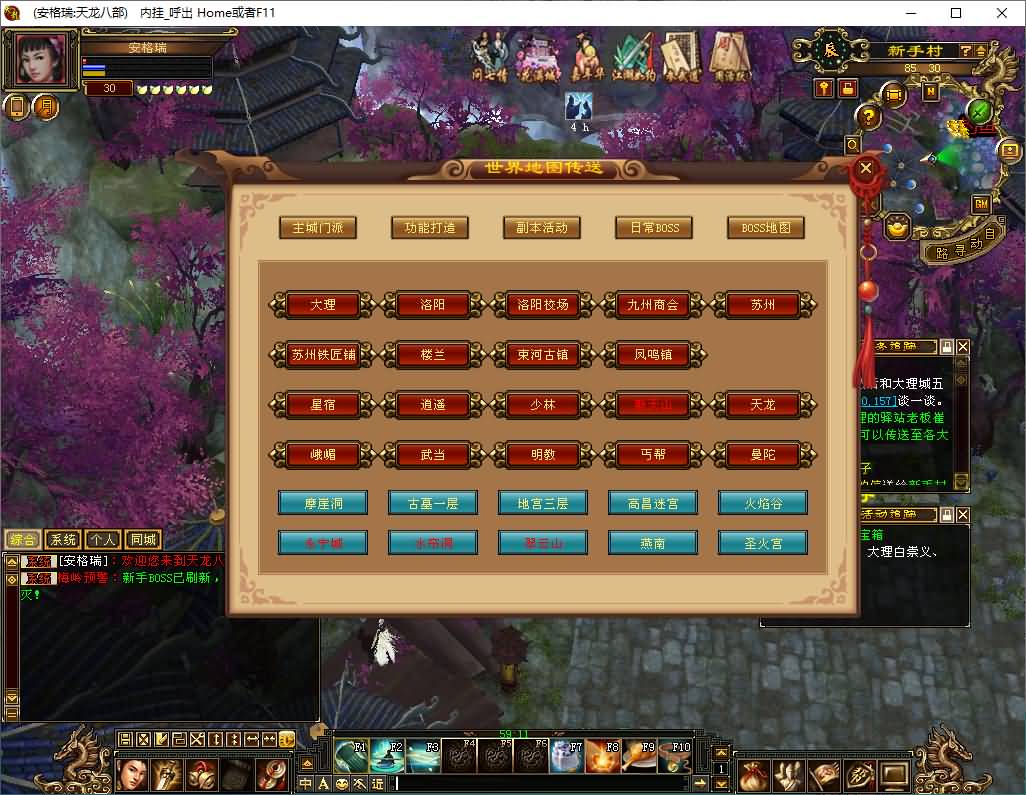
Task: Activate the F1 skill slot
Action: 351,756
